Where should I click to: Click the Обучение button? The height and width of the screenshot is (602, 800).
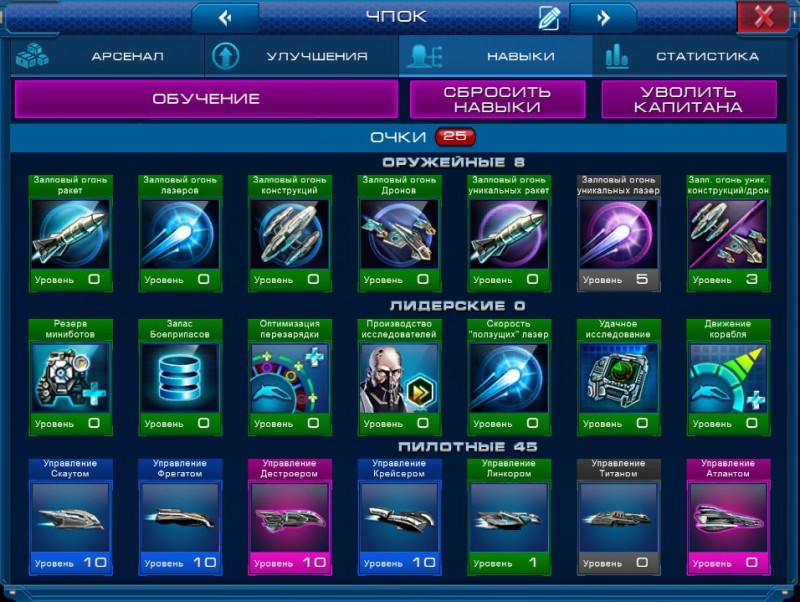pos(206,99)
